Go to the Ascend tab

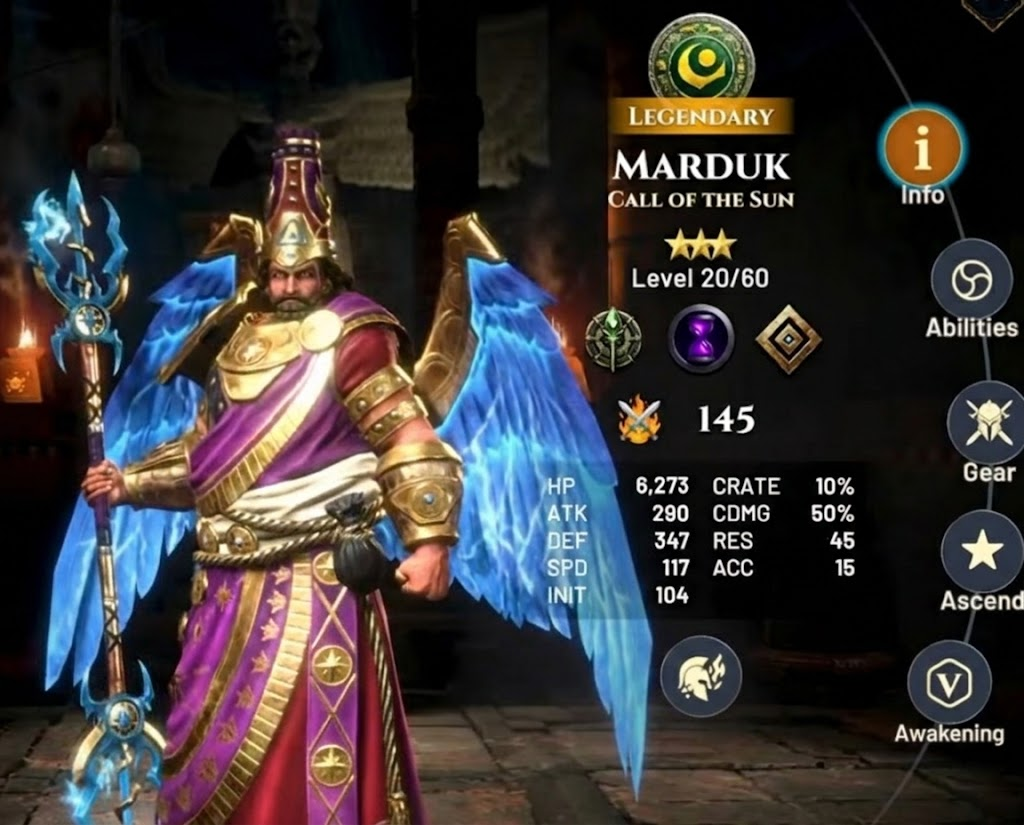(x=981, y=551)
